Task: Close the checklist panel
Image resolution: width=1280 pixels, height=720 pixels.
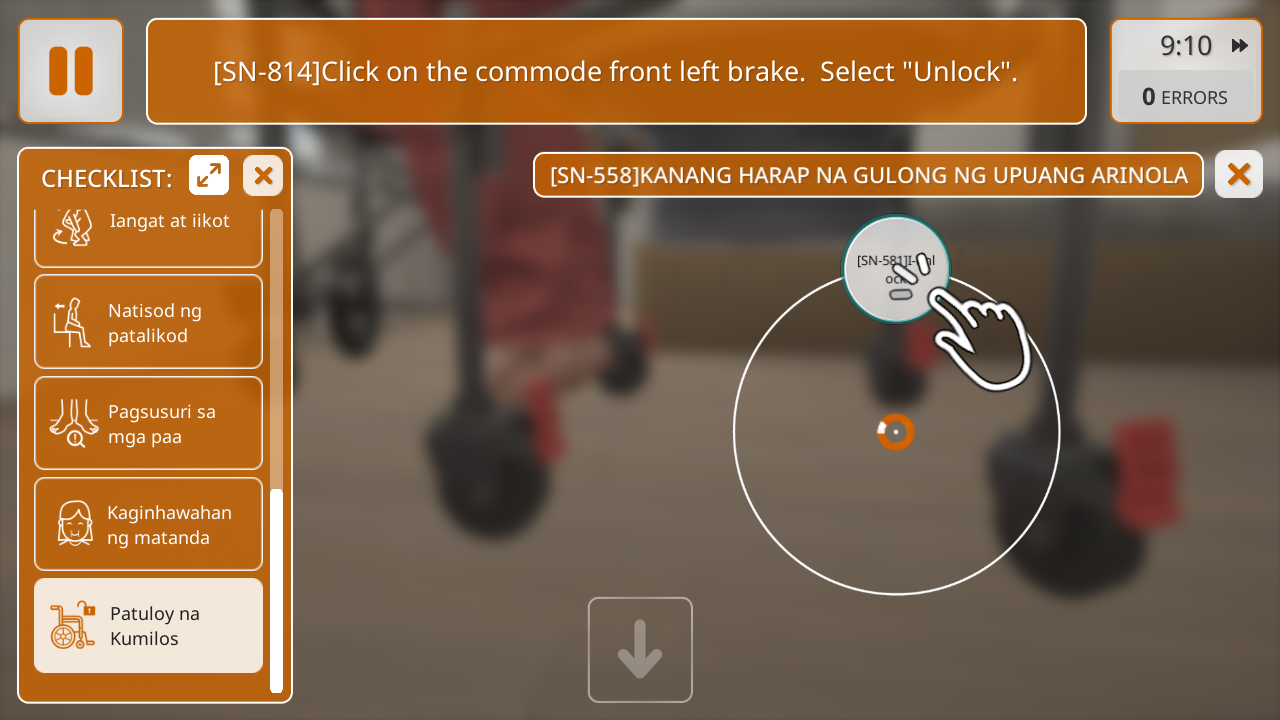Action: [x=263, y=176]
